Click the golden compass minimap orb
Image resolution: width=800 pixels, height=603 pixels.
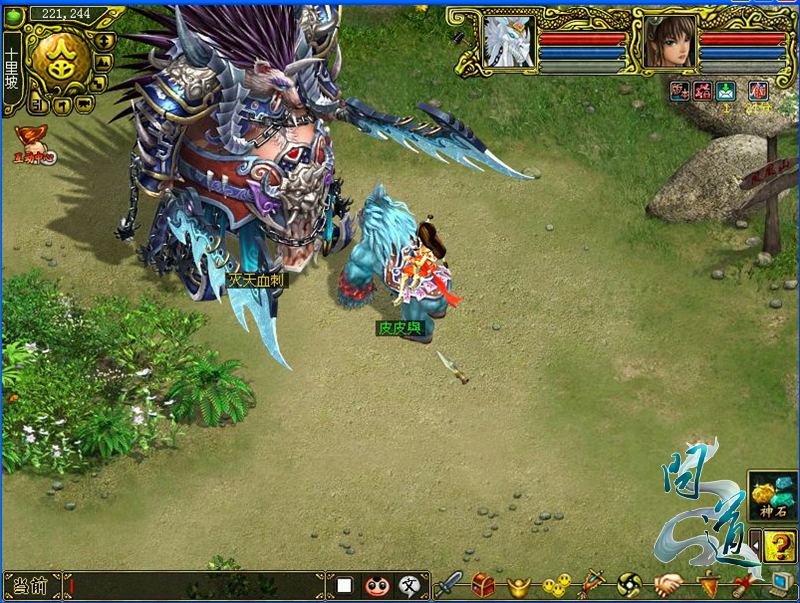tap(57, 58)
